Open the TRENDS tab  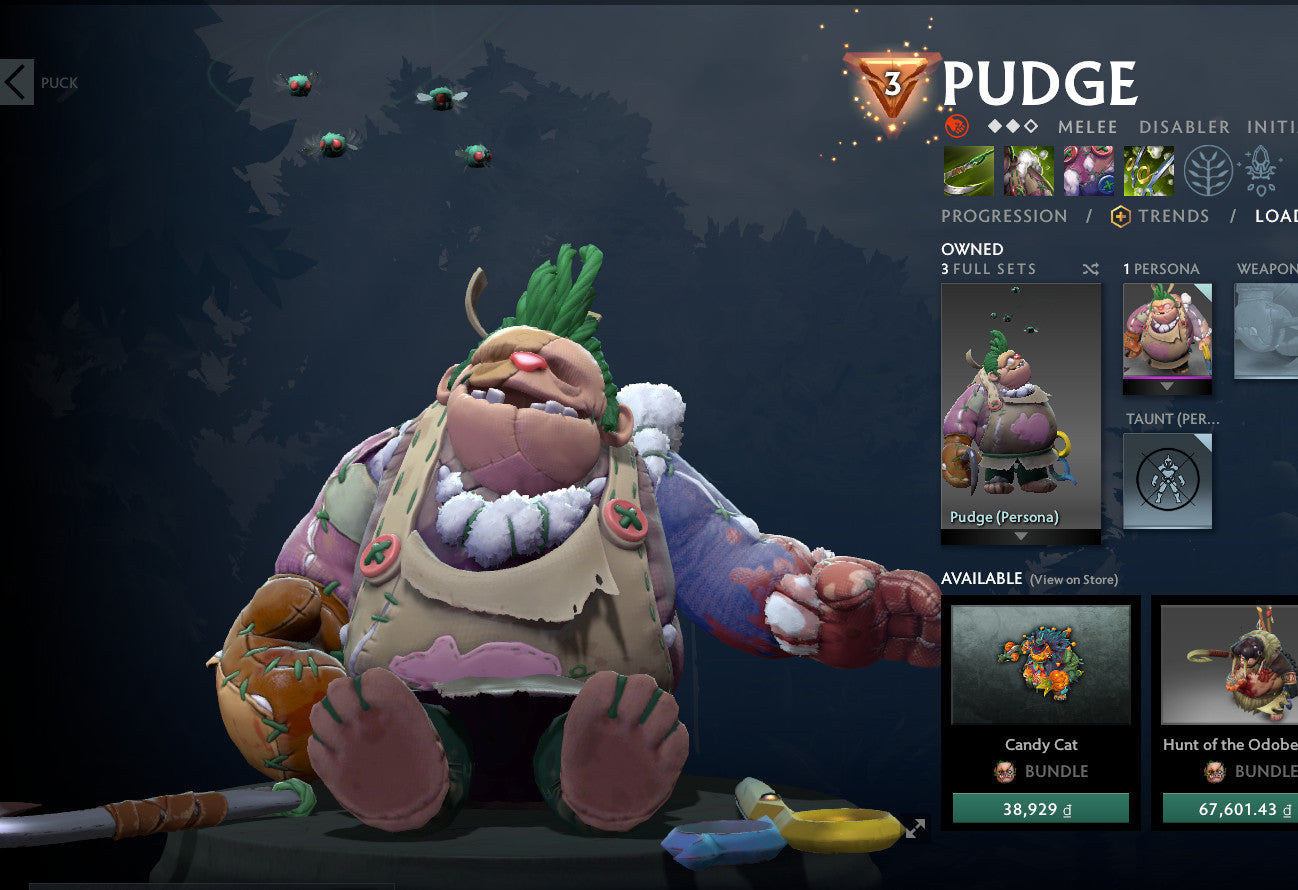click(x=1176, y=216)
